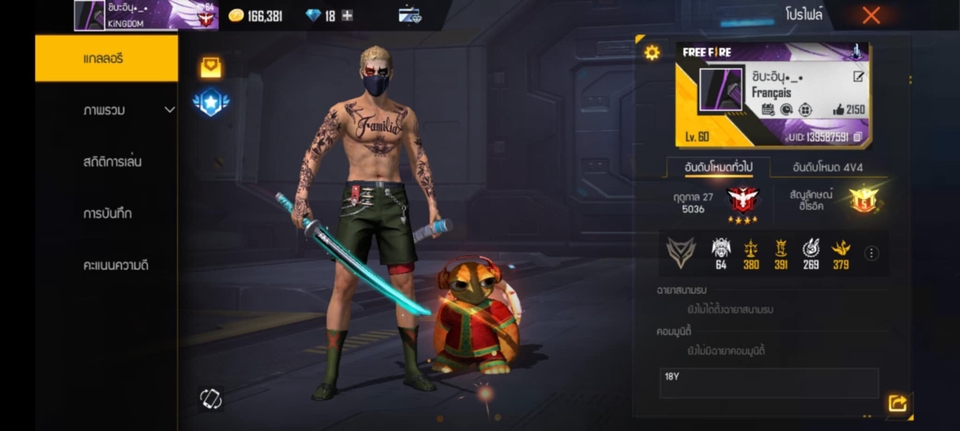This screenshot has height=431, width=960.
Task: Copy the player UID
Action: tap(857, 137)
